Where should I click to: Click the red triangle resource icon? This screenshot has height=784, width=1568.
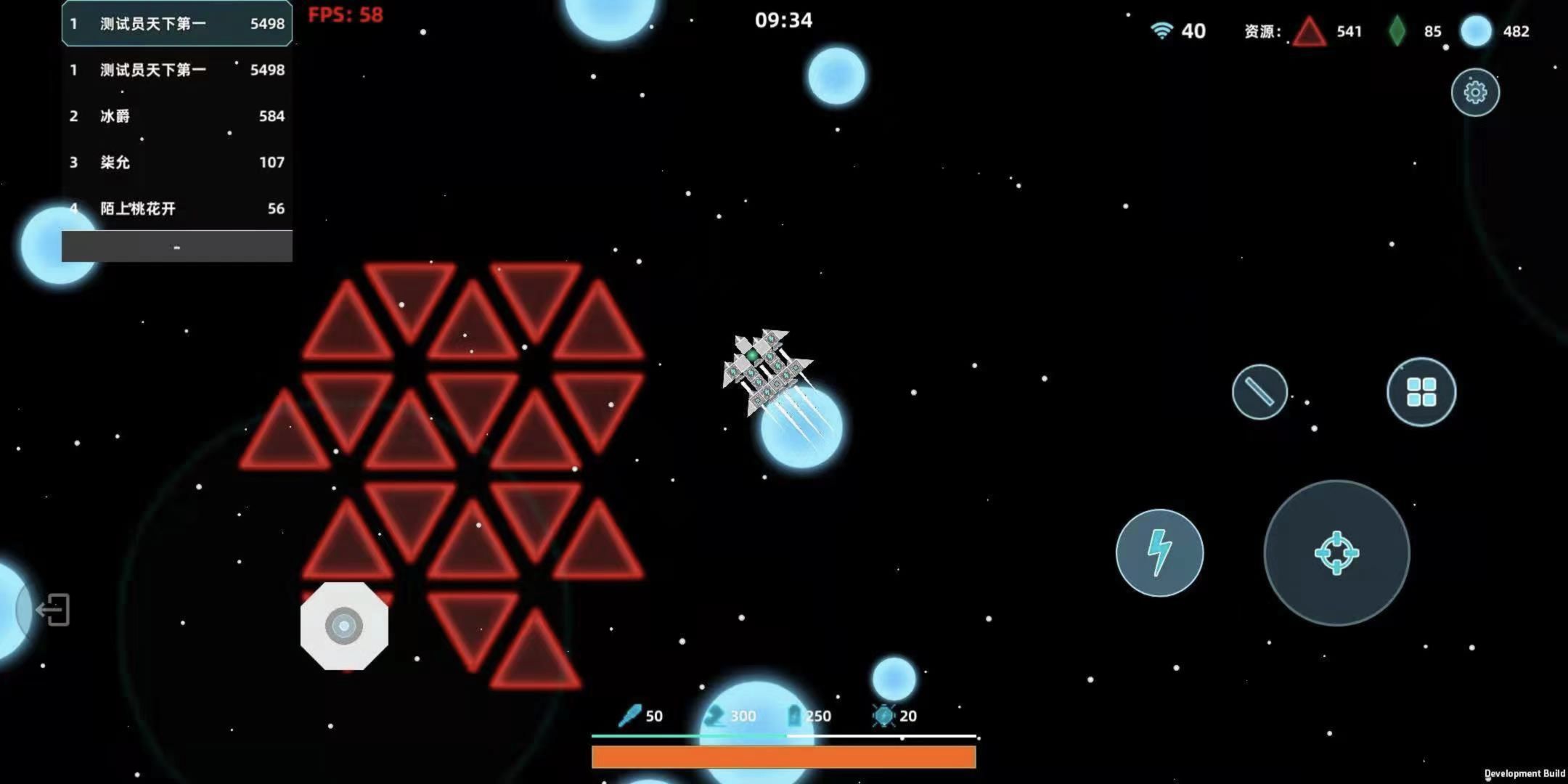[1308, 32]
